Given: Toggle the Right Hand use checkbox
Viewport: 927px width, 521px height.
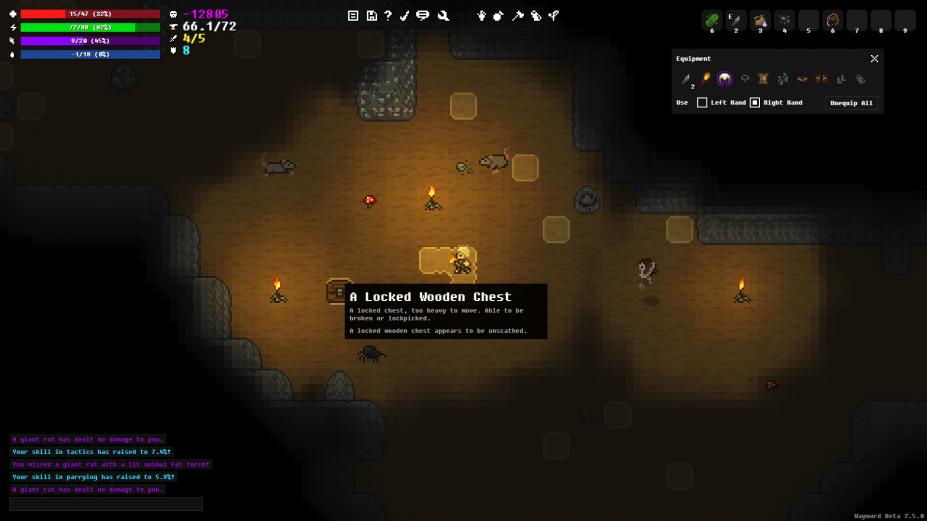Looking at the screenshot, I should (x=755, y=103).
